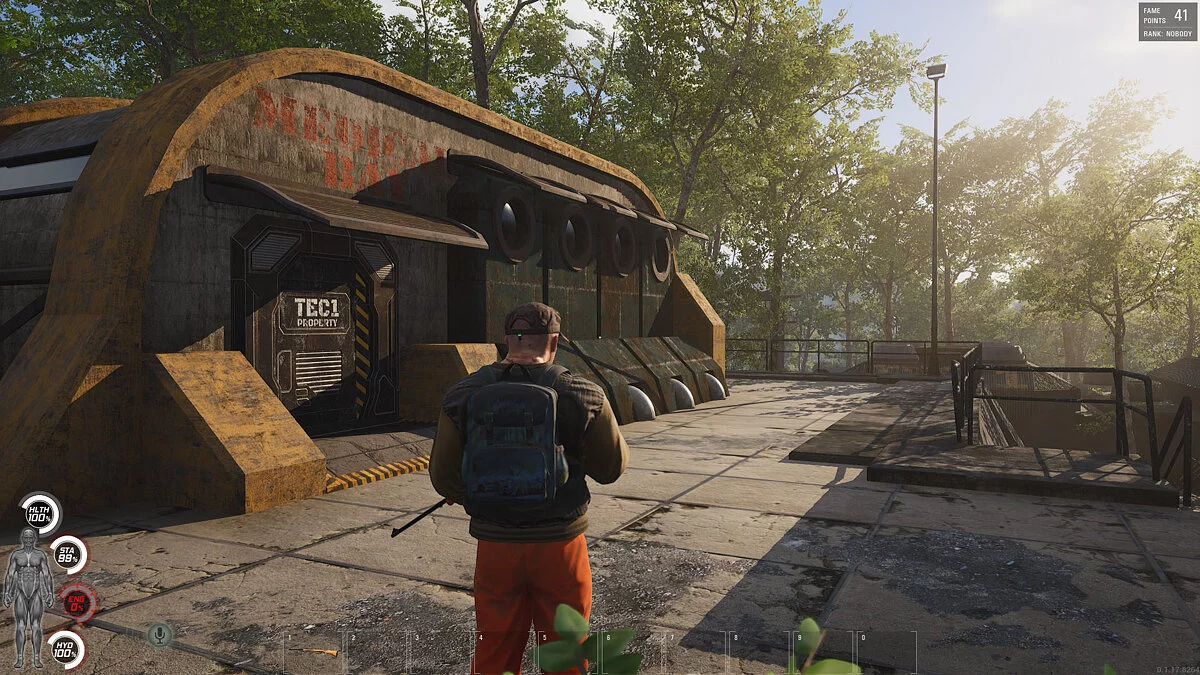Toggle the microphone voice chat icon
Screen dimensions: 1200x675
tap(158, 633)
